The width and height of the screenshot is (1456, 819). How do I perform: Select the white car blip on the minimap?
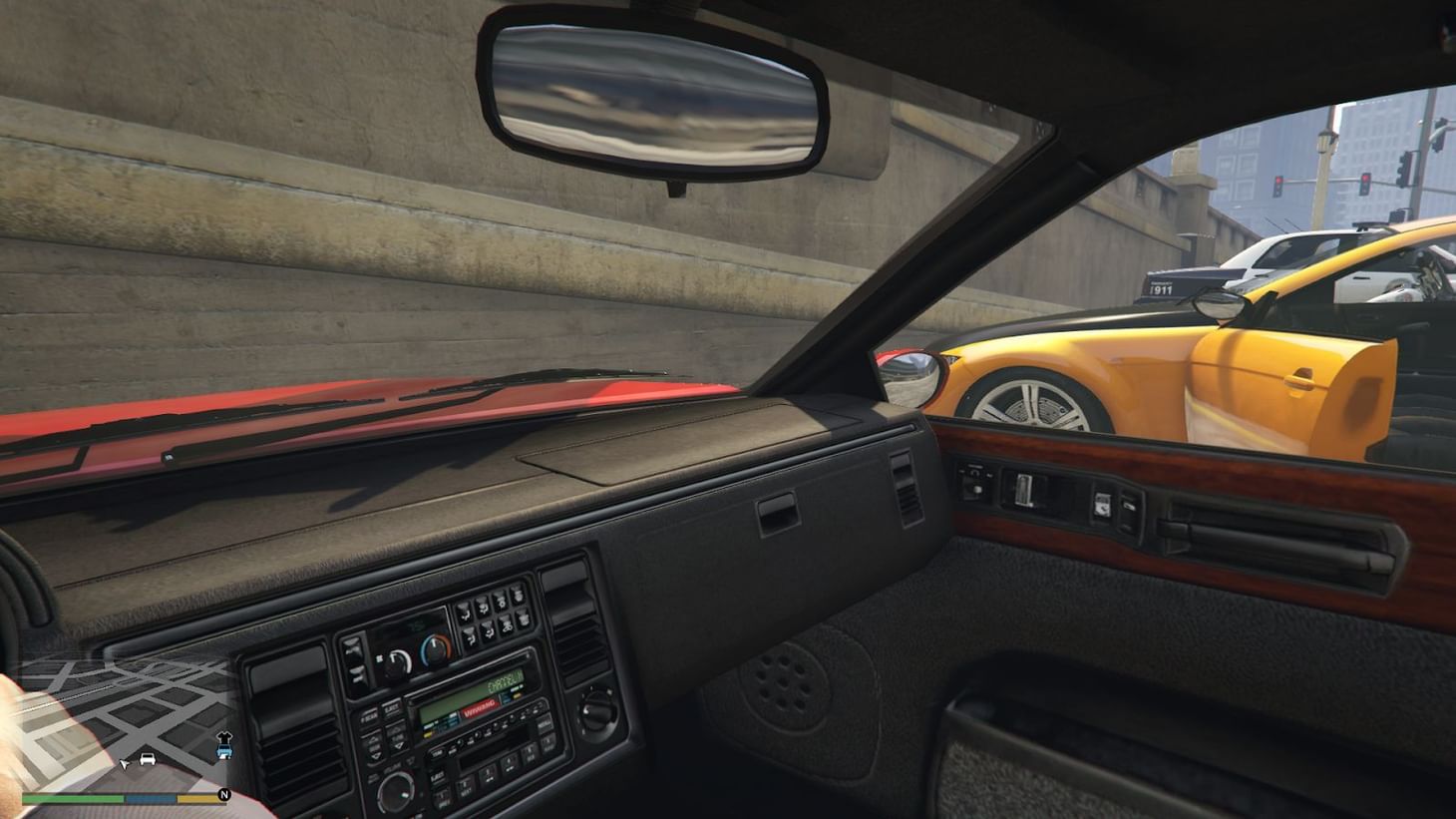[146, 760]
